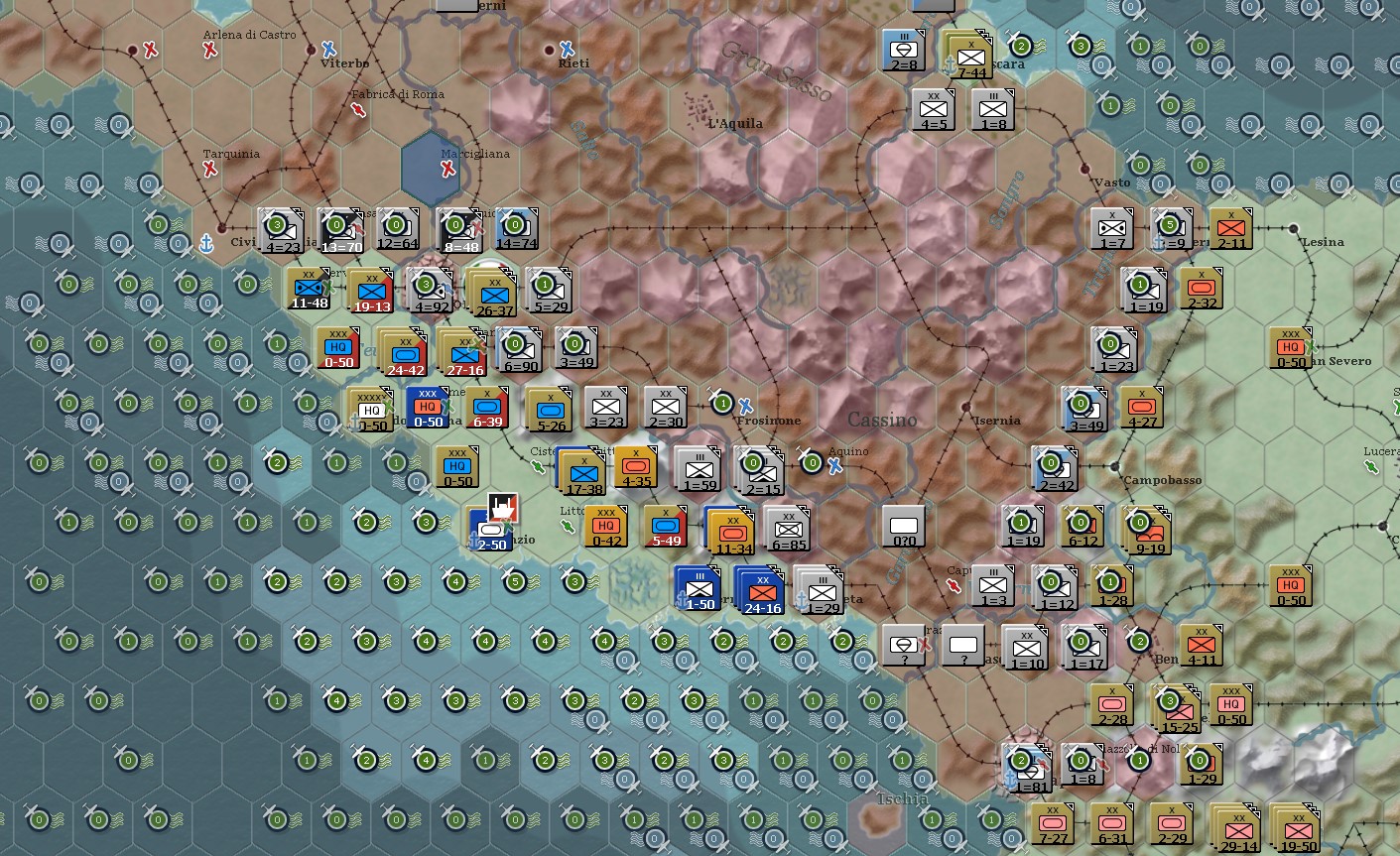Click the tan HQ 0-50 unit near San Severo
The image size is (1400, 856).
(1288, 348)
